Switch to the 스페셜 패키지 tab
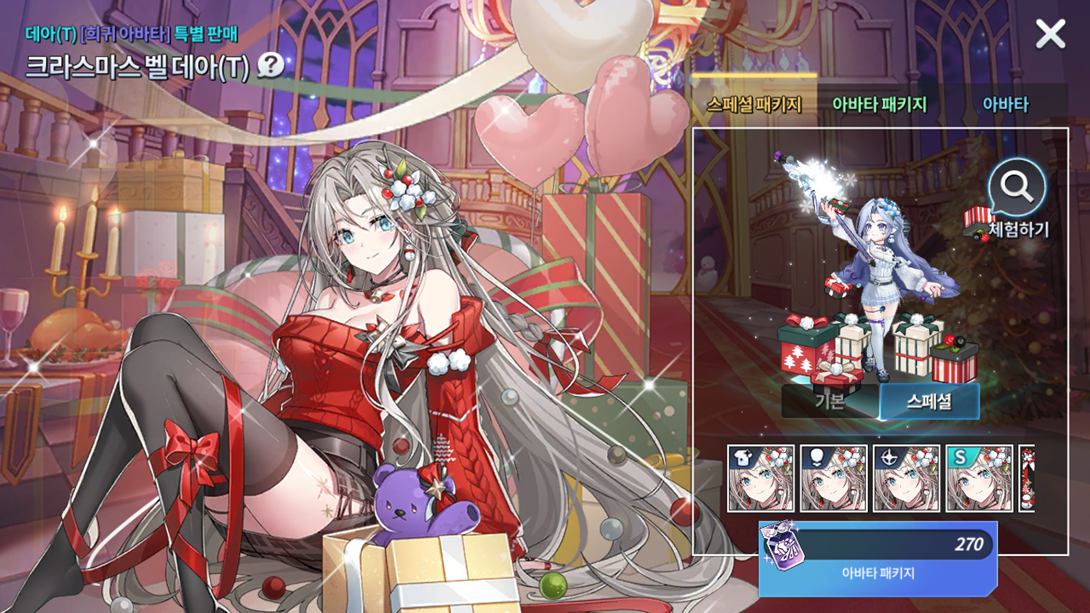The width and height of the screenshot is (1090, 613). (x=753, y=104)
